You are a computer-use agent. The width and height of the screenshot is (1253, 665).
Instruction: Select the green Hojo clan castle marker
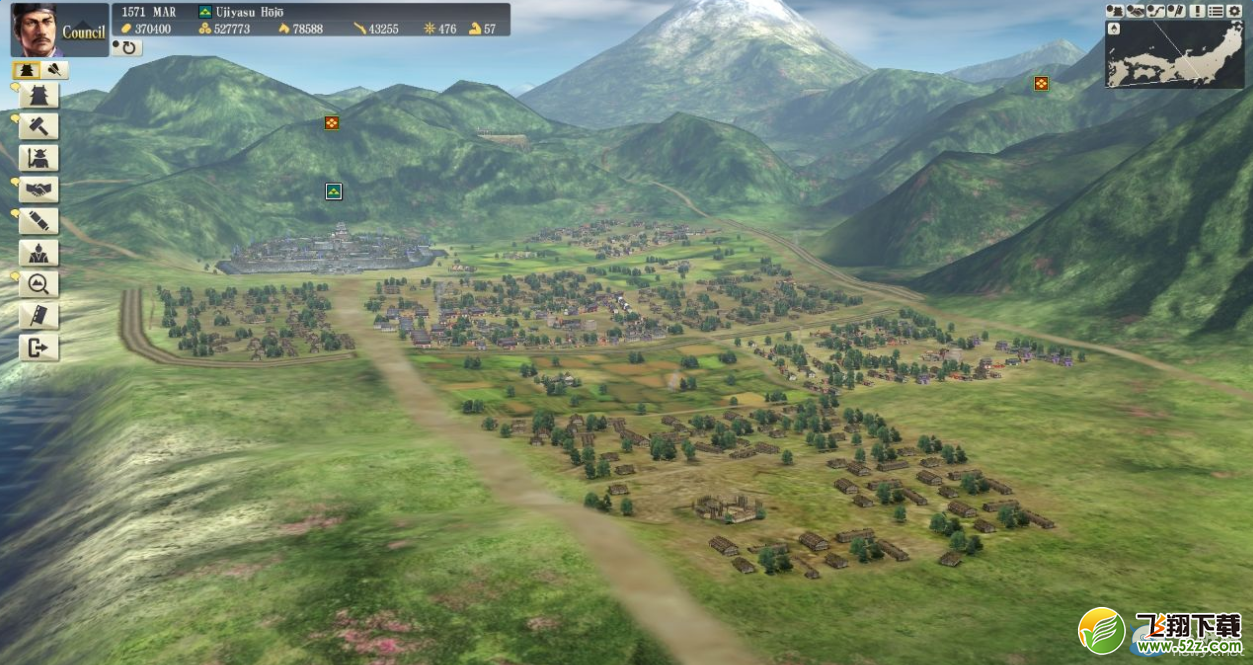[334, 191]
